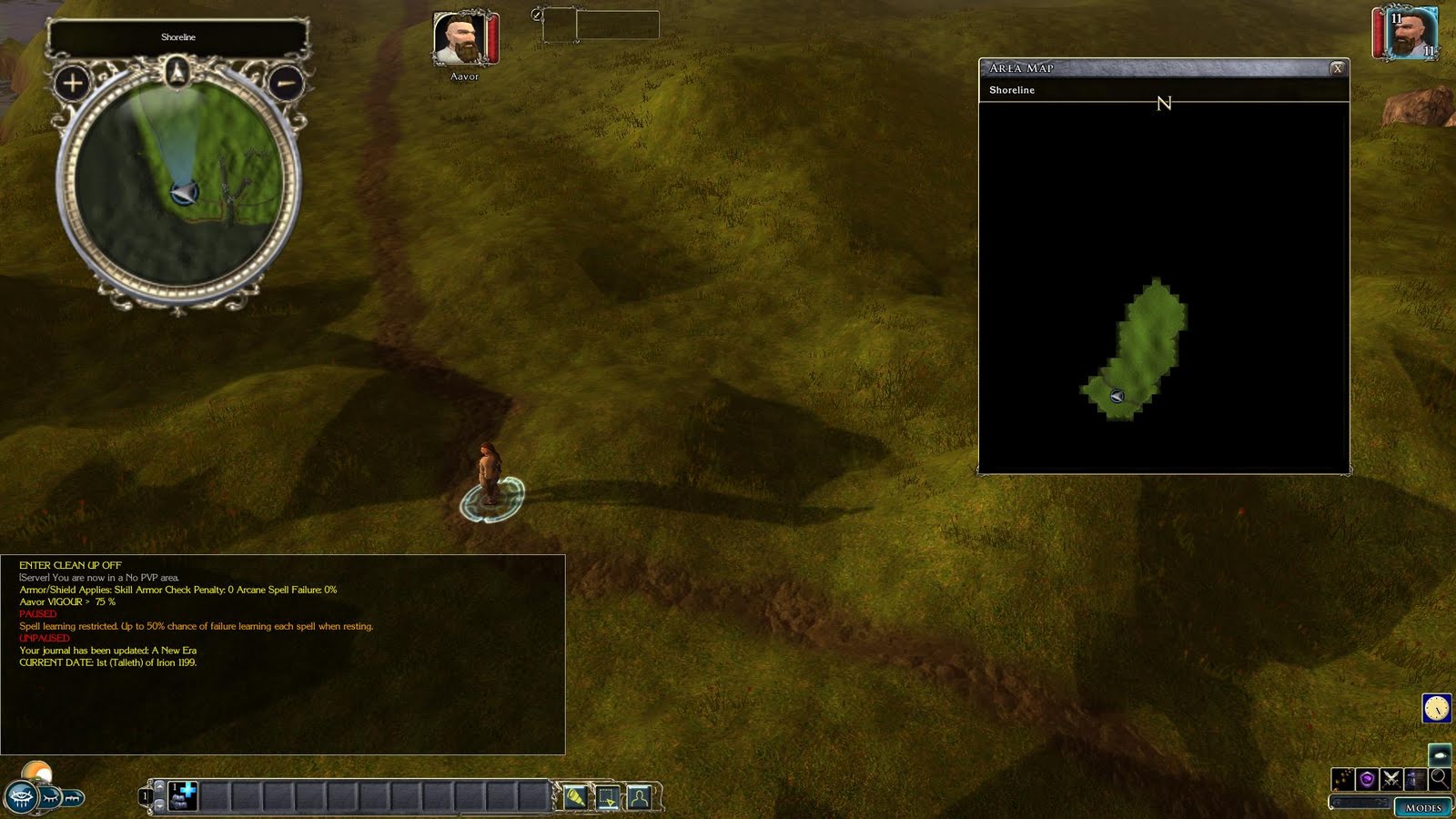Click the quickbar down arrow to switch rows
This screenshot has height=819, width=1456.
[160, 805]
